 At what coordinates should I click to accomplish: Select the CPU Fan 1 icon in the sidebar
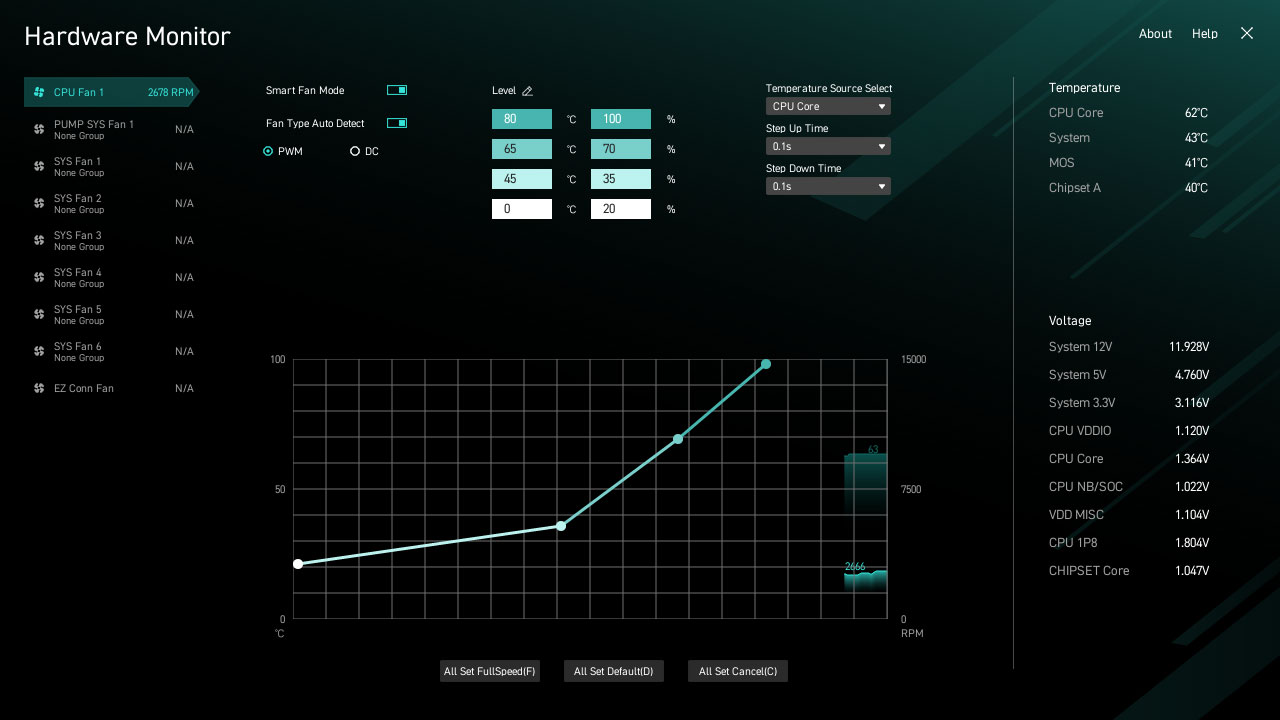[x=41, y=92]
